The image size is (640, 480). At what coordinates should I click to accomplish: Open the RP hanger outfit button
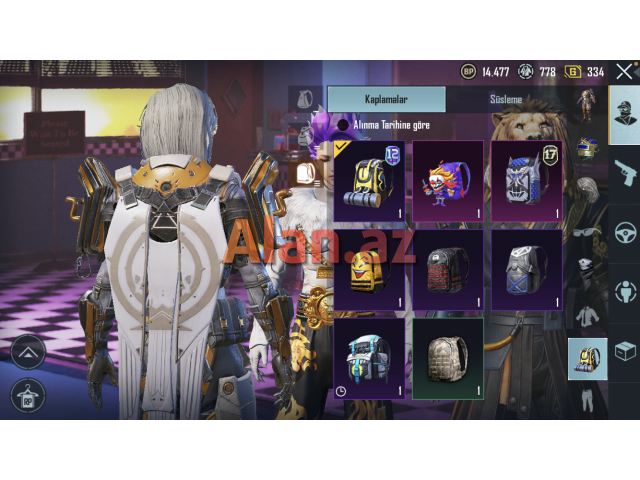(27, 395)
